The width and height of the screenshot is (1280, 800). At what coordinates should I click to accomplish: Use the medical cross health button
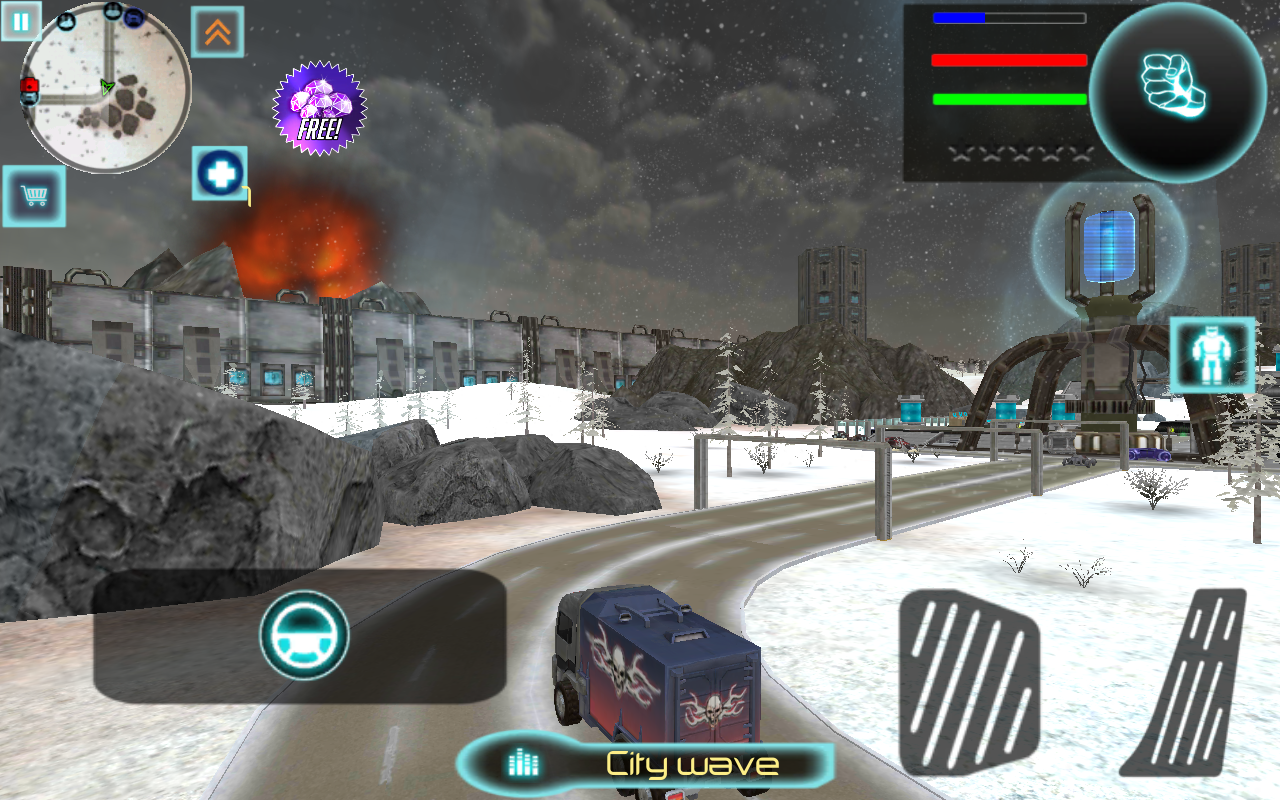(x=220, y=173)
